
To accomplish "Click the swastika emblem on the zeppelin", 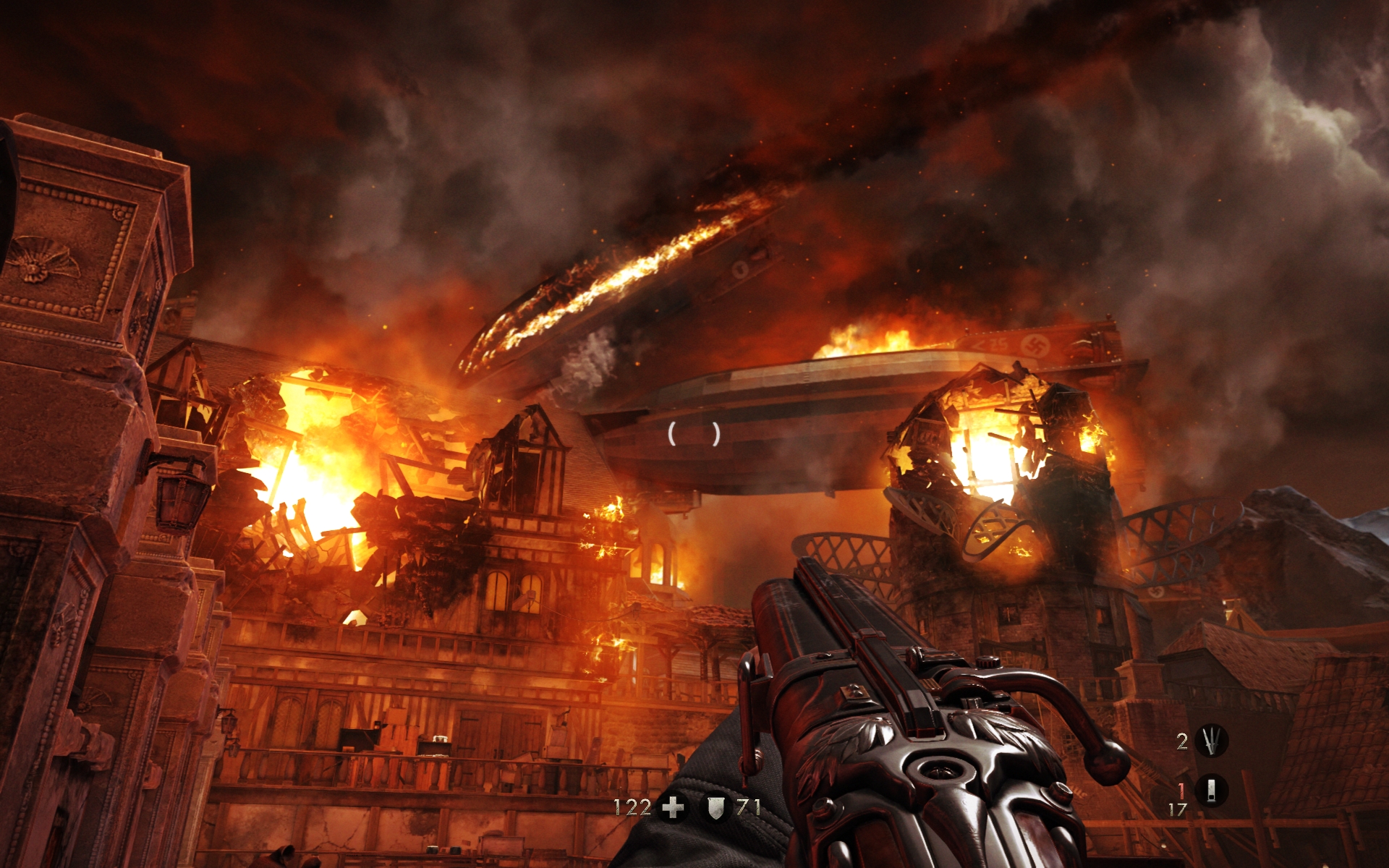I will (x=1035, y=345).
